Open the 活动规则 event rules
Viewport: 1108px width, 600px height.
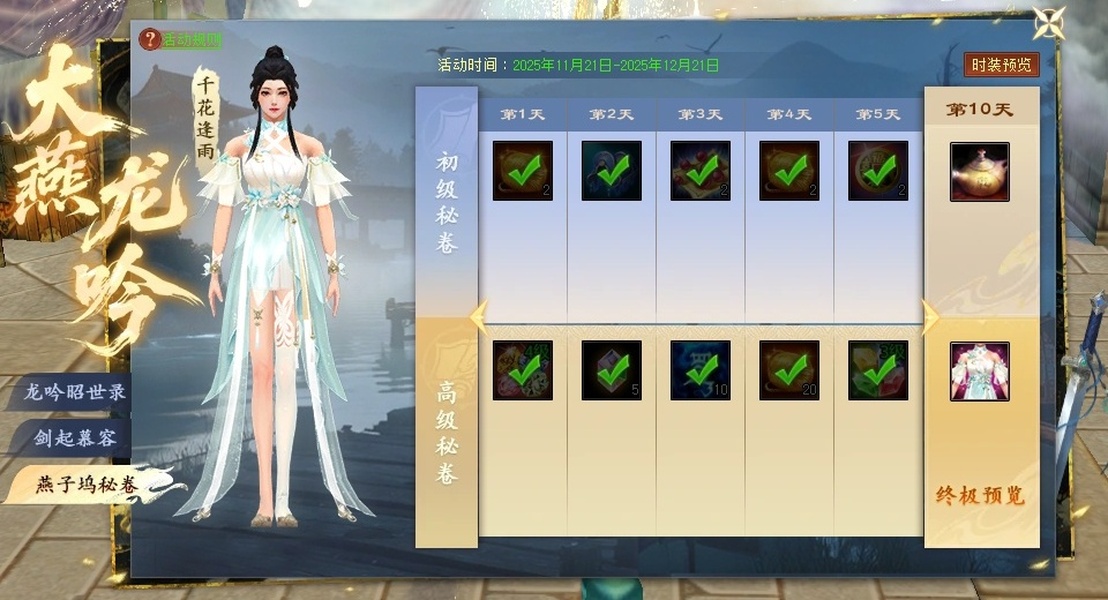pyautogui.click(x=182, y=40)
